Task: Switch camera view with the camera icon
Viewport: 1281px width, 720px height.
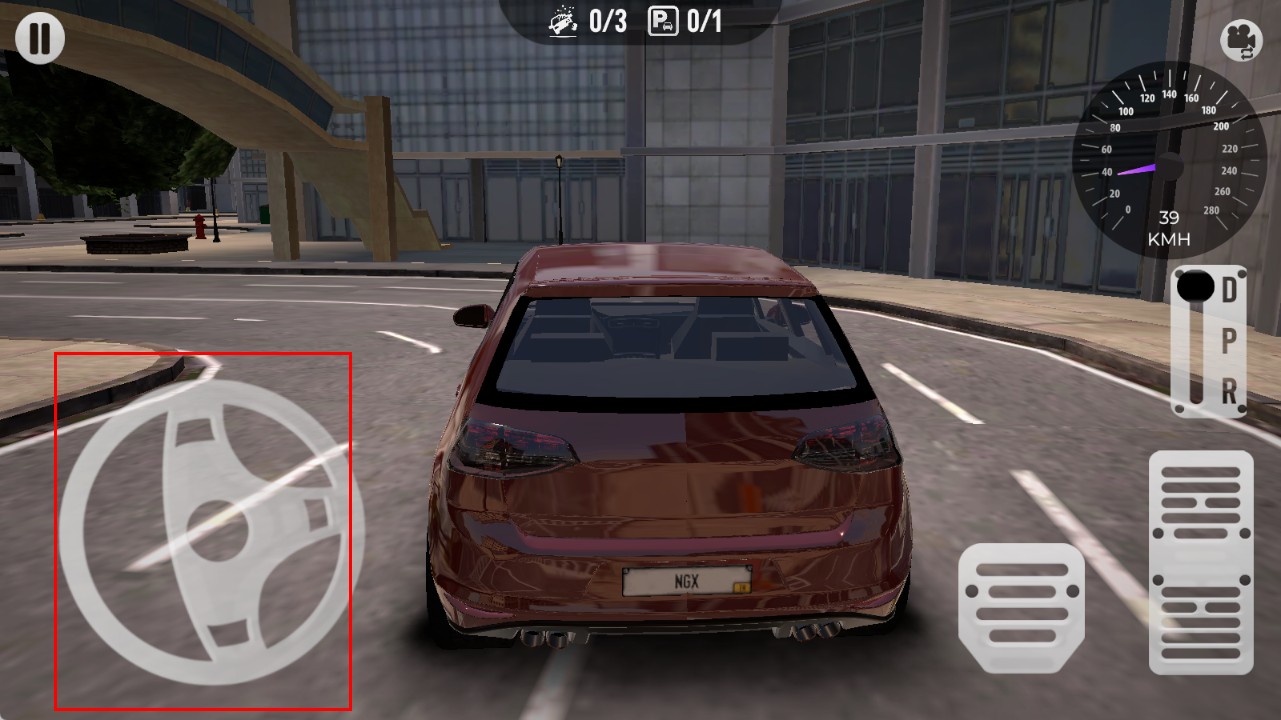Action: pyautogui.click(x=1241, y=41)
